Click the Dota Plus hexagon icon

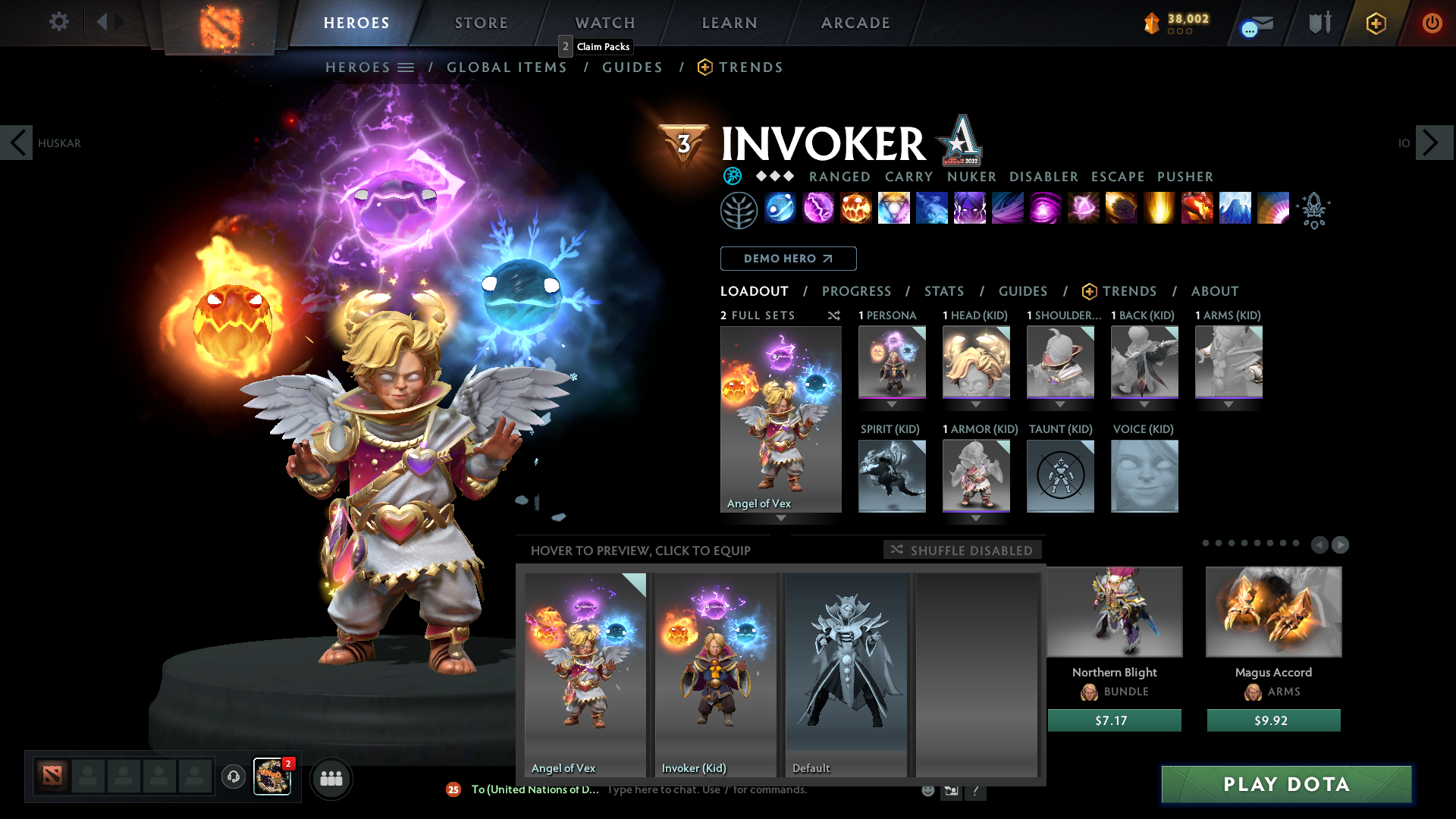[x=1376, y=23]
